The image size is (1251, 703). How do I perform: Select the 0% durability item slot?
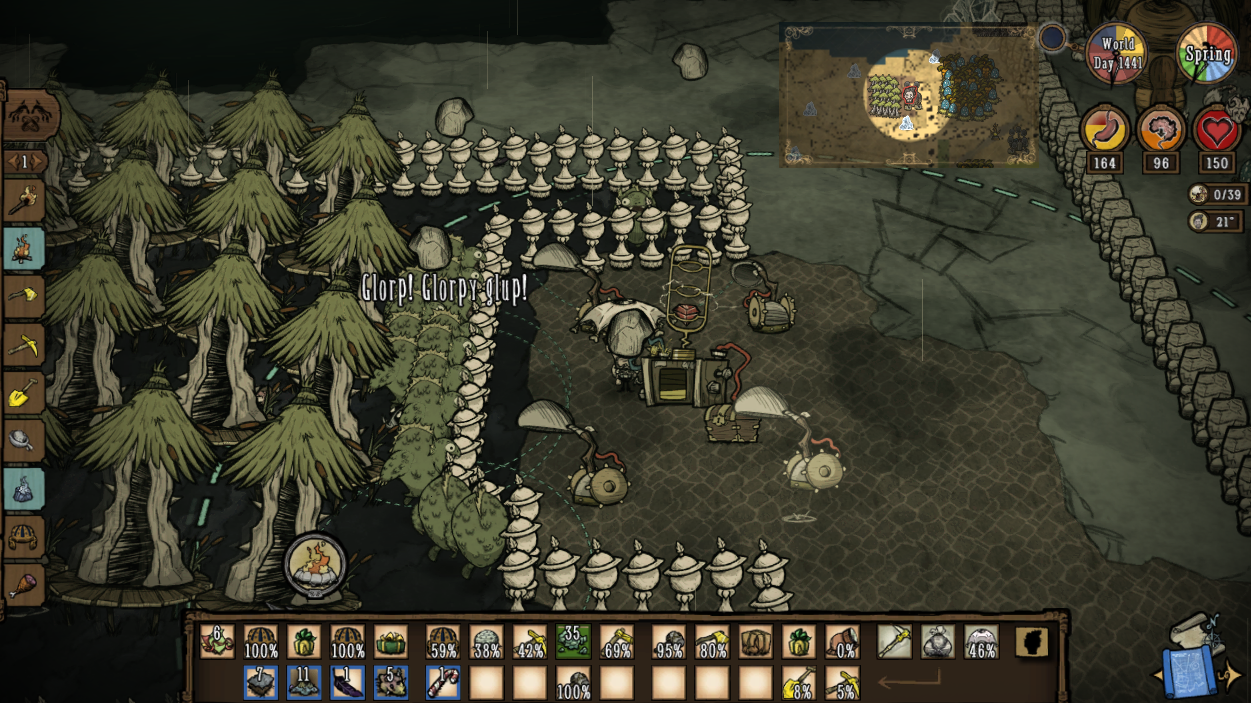[x=843, y=641]
